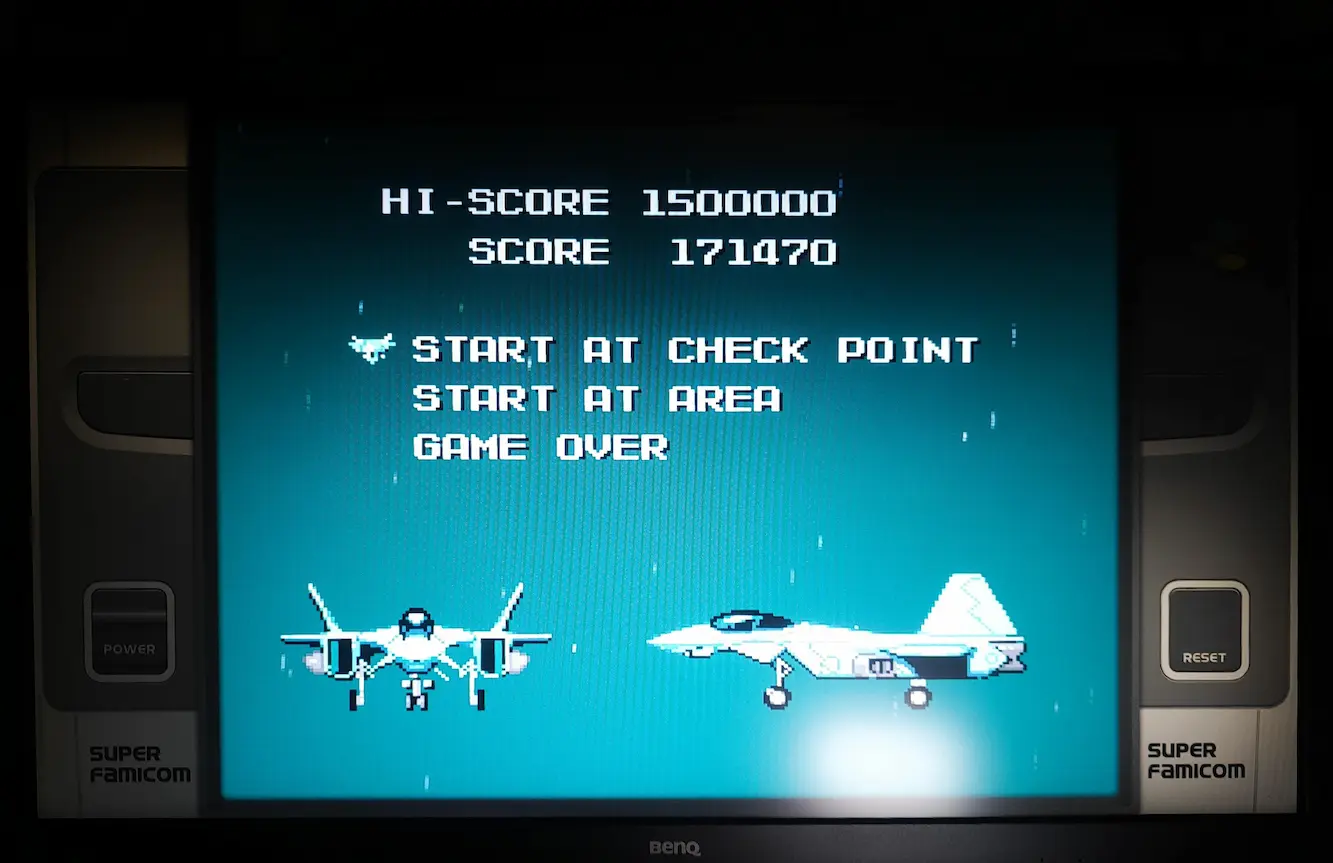1333x863 pixels.
Task: Select START AT CHECK POINT option
Action: coord(695,350)
